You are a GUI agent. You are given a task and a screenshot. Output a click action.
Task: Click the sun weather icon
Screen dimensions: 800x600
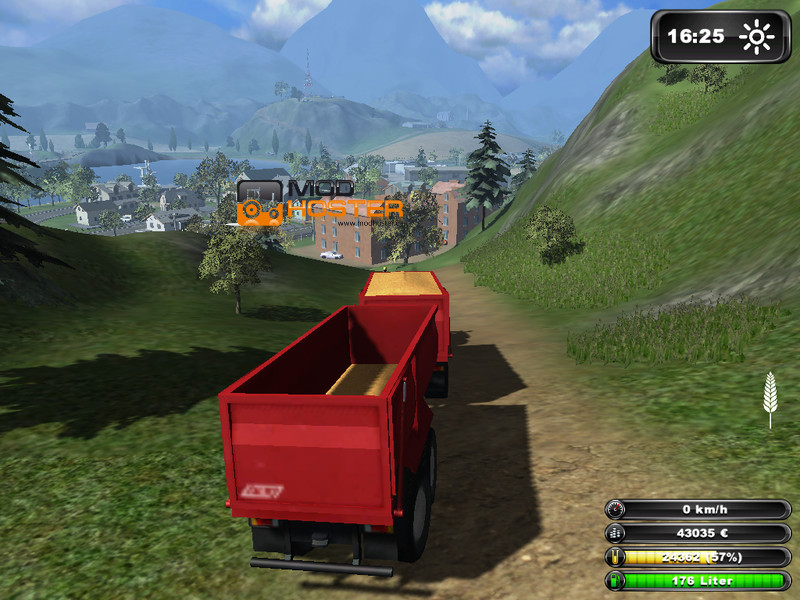tap(756, 38)
